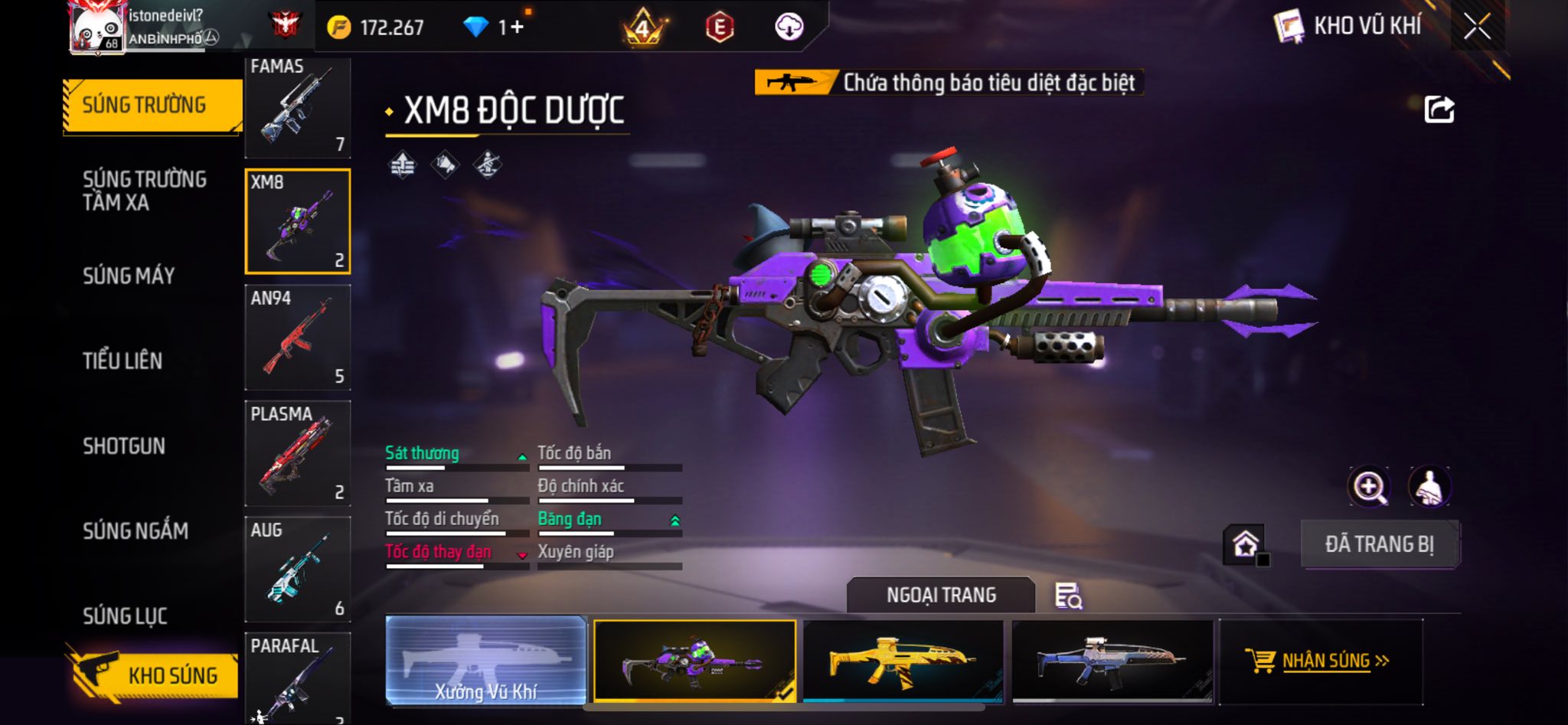Switch to Súng Trường Tầm Xa category
The width and height of the screenshot is (1568, 725).
(x=144, y=191)
